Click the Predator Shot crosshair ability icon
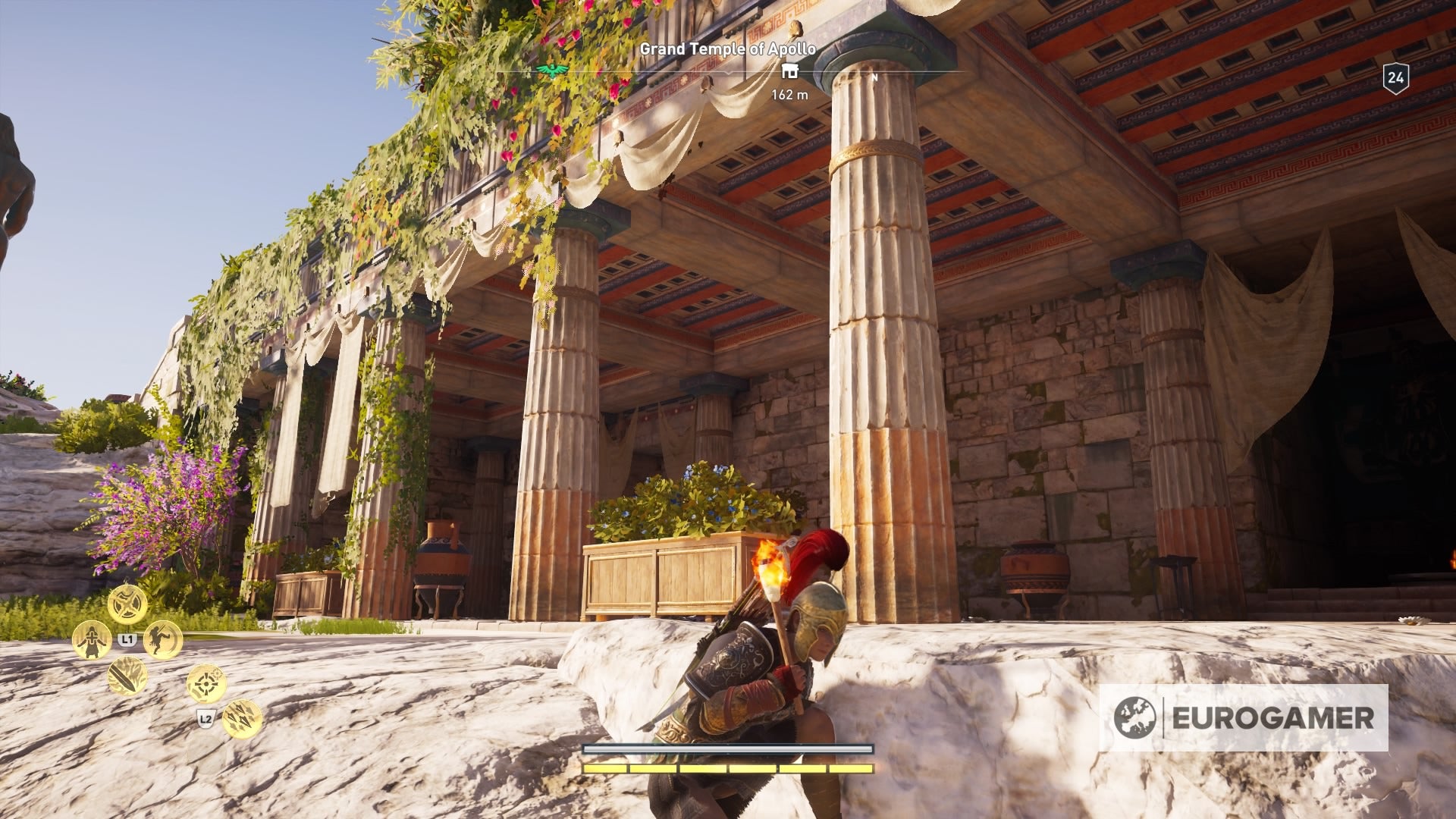Image resolution: width=1456 pixels, height=819 pixels. pyautogui.click(x=205, y=683)
